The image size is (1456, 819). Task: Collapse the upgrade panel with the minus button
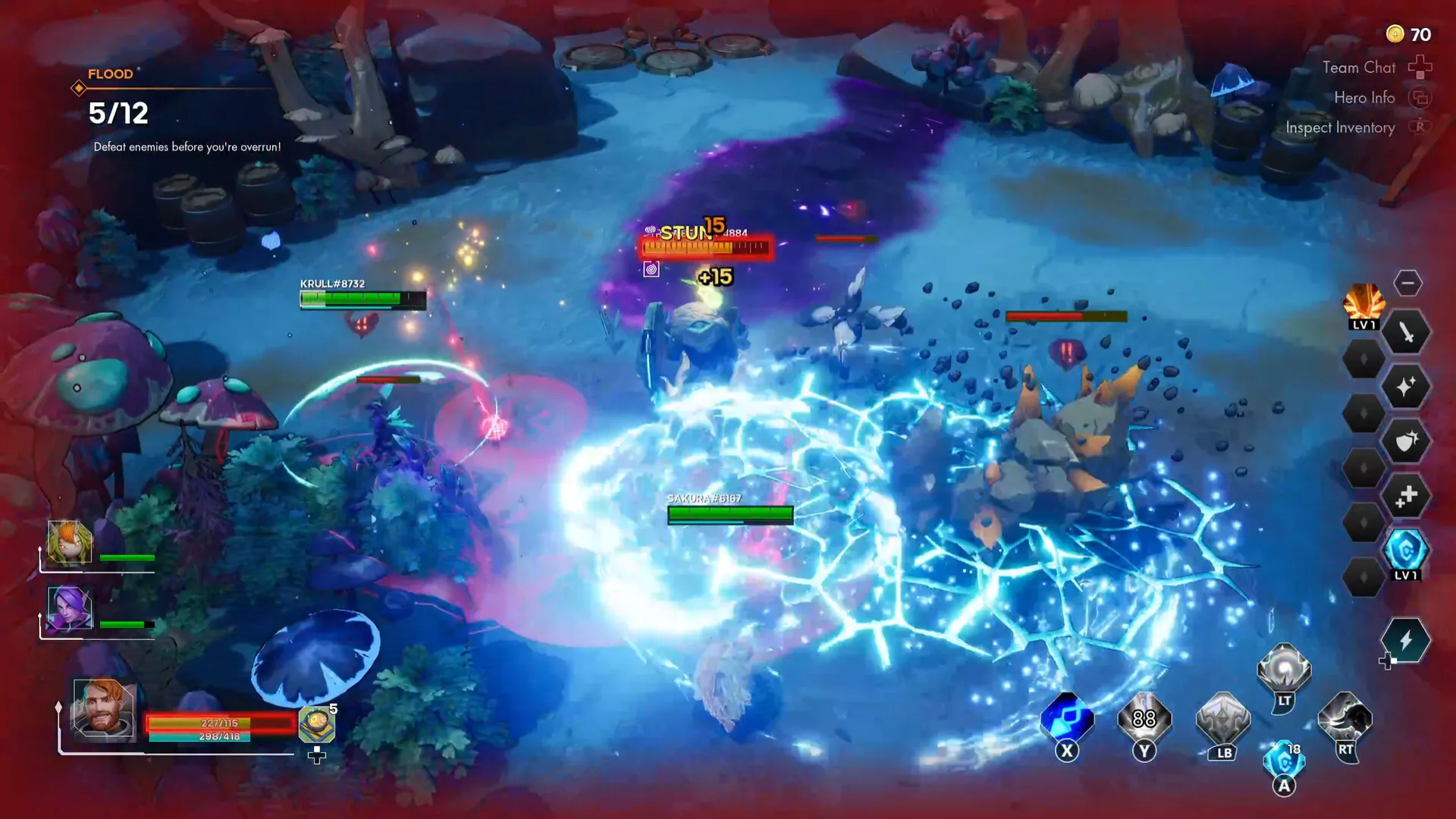tap(1407, 283)
